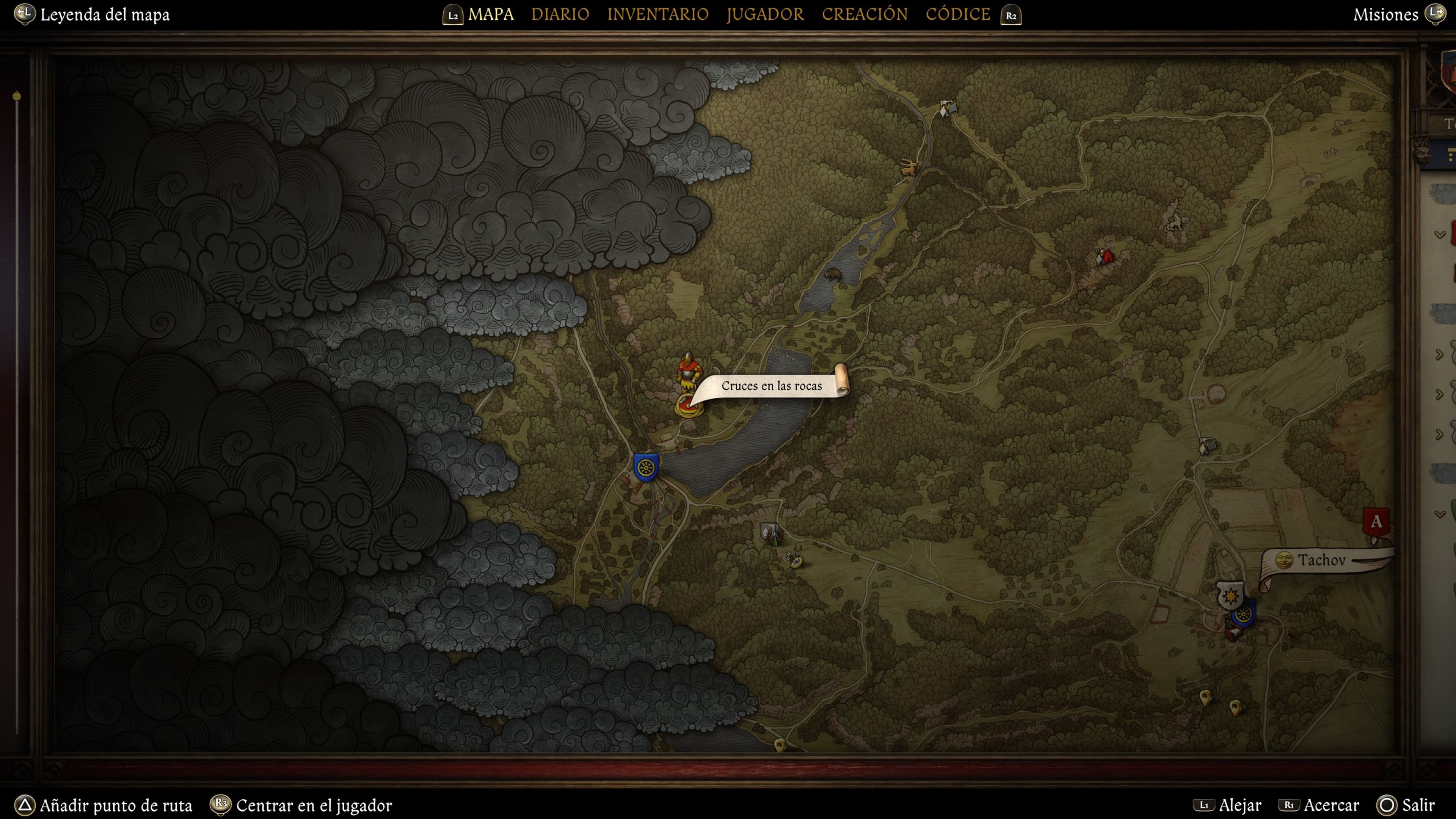Open the CÓDICE tab
The image size is (1456, 819).
pyautogui.click(x=957, y=14)
